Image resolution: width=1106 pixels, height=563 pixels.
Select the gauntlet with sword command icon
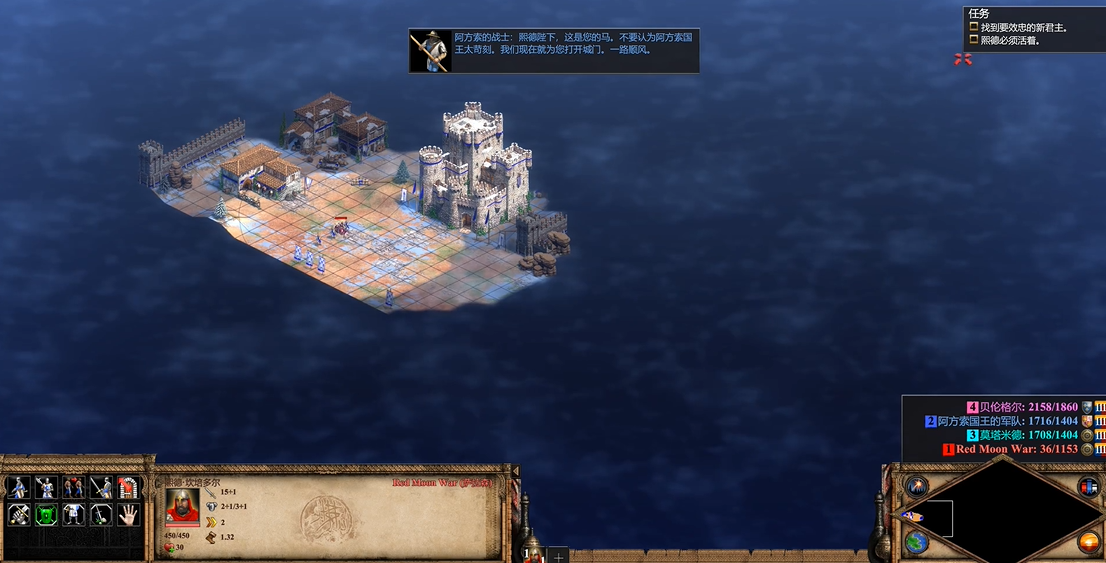[x=17, y=515]
